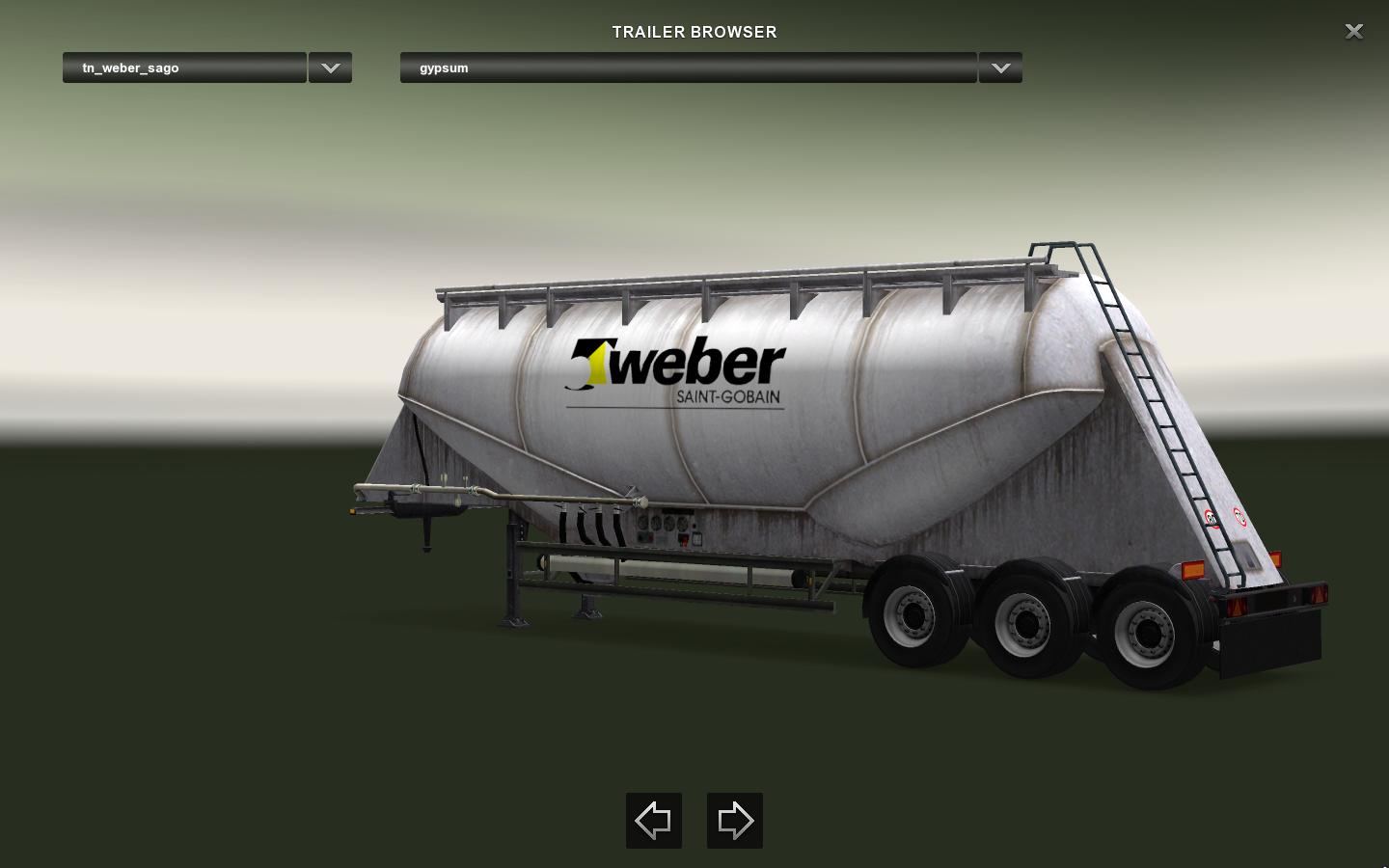The width and height of the screenshot is (1389, 868).
Task: Open the gypsum cargo dropdown
Action: [x=688, y=68]
